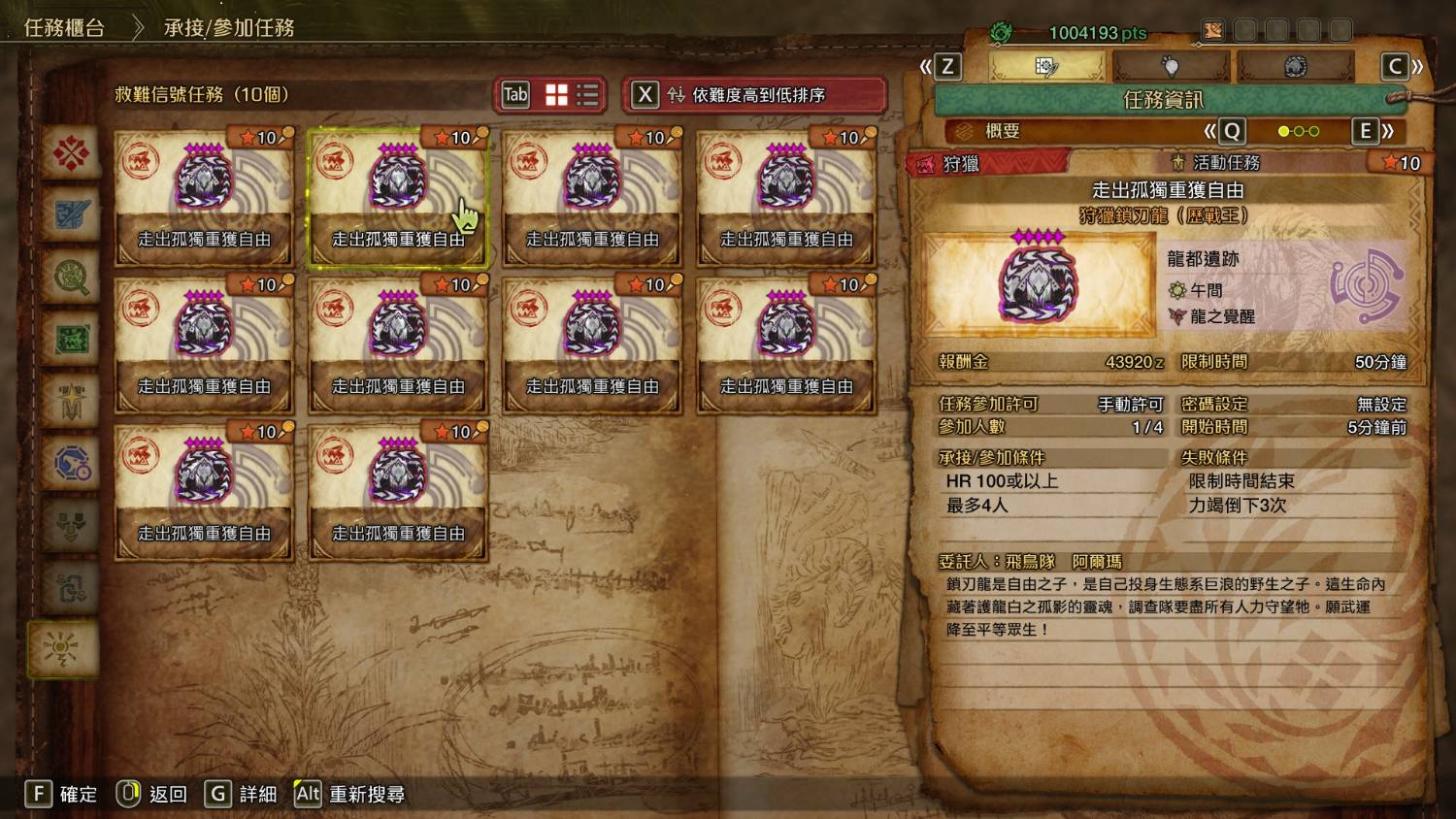Image resolution: width=1456 pixels, height=819 pixels.
Task: Open 詳細 quest details
Action: 242,794
